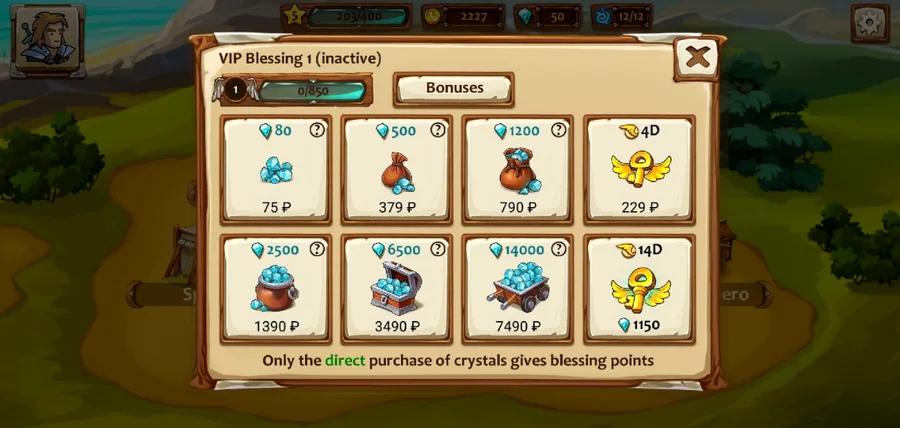Image resolution: width=900 pixels, height=428 pixels.
Task: Open the Bonuses list
Action: 454,89
